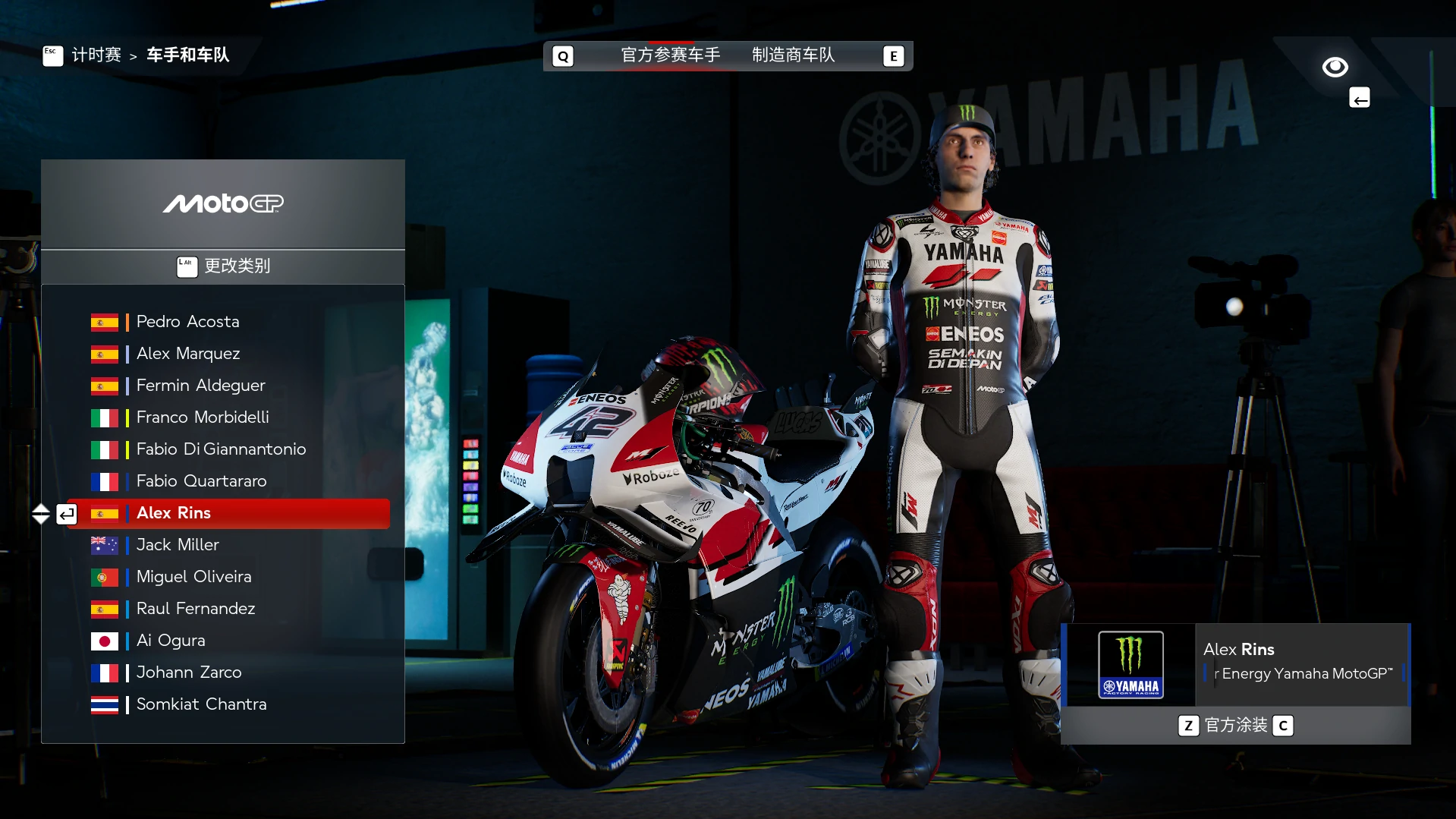The width and height of the screenshot is (1456, 819).
Task: Pick Johann Zarco from the roster
Action: click(189, 673)
